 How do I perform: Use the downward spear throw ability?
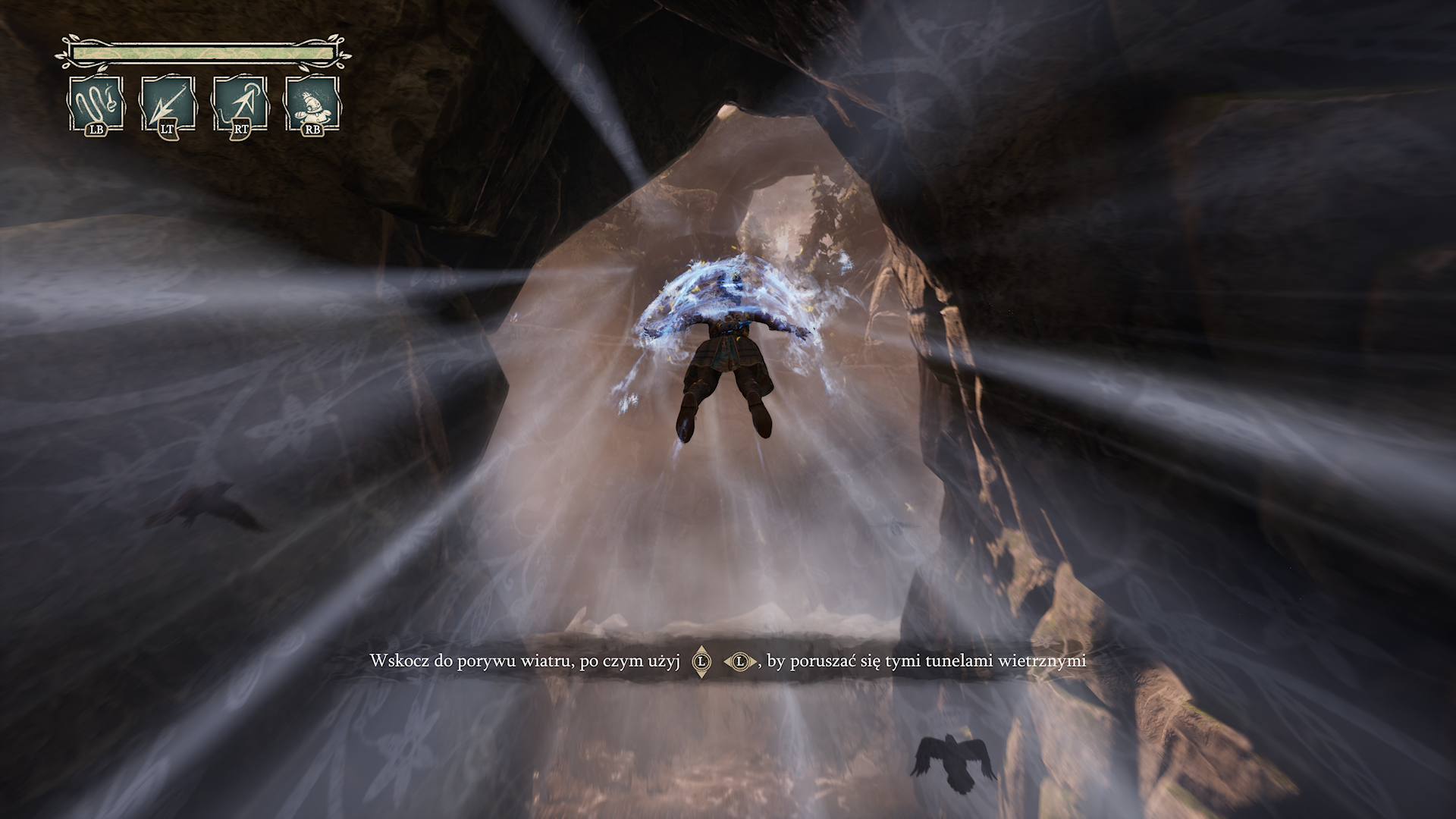(168, 102)
